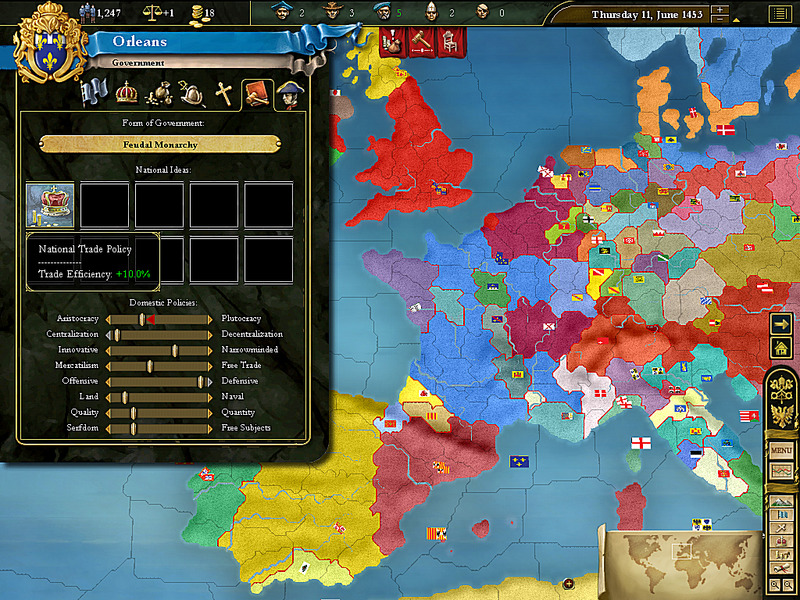Viewport: 800px width, 600px height.
Task: Open the money bag economy tab
Action: coord(159,94)
